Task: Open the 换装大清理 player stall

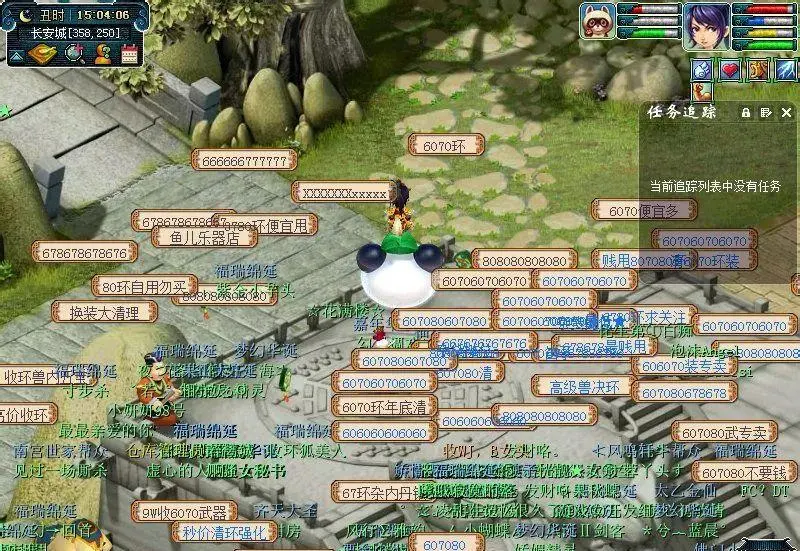Action: 104,312
